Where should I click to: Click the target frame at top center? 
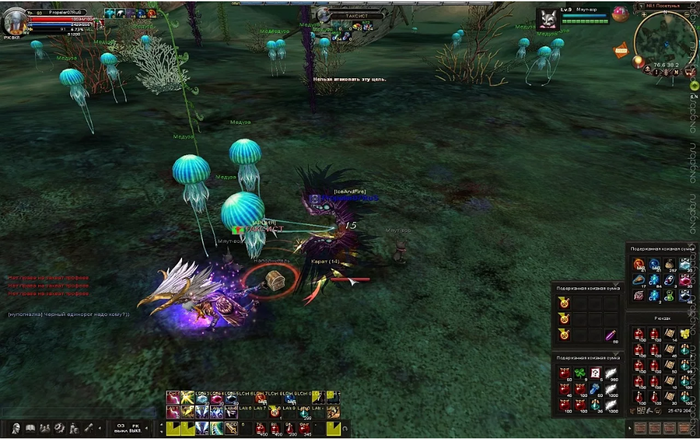click(x=350, y=14)
